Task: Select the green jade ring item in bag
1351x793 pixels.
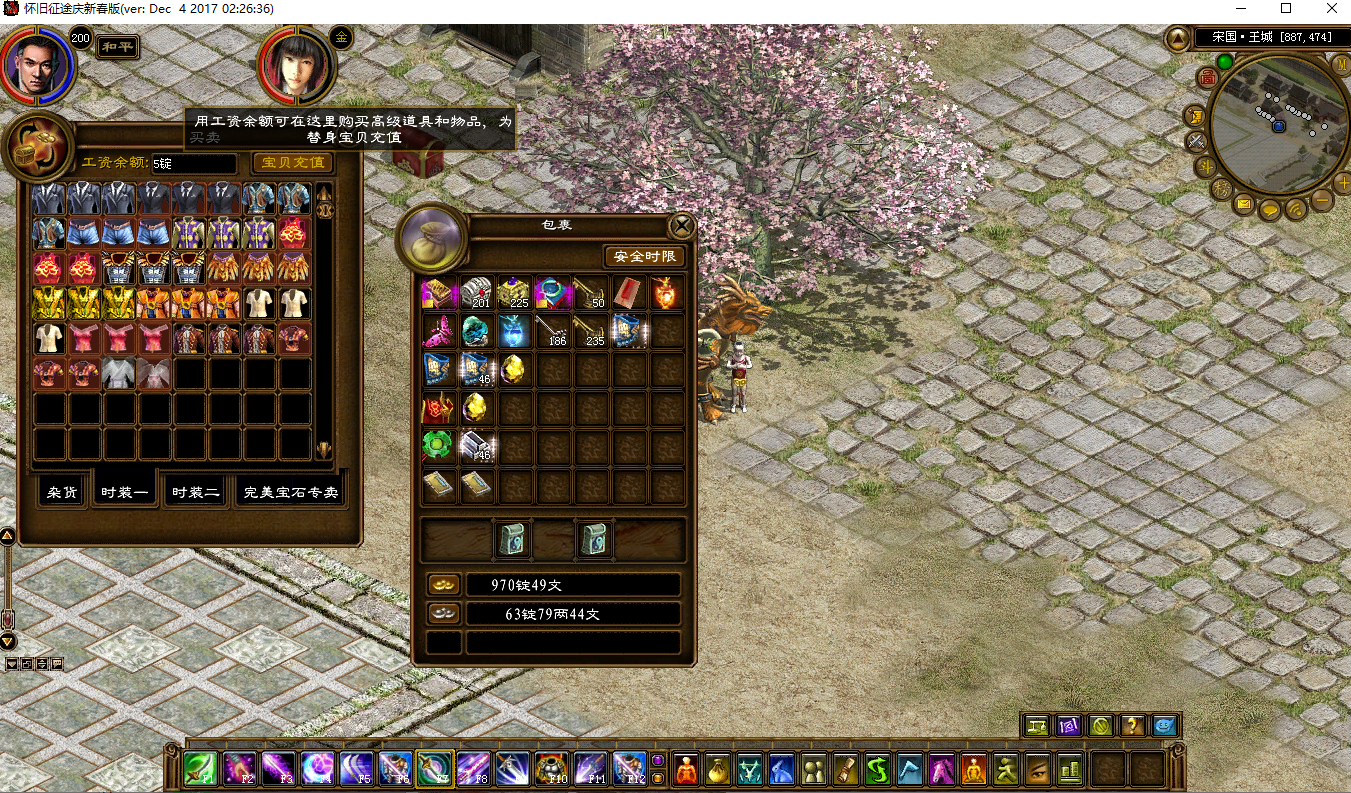Action: pyautogui.click(x=440, y=446)
